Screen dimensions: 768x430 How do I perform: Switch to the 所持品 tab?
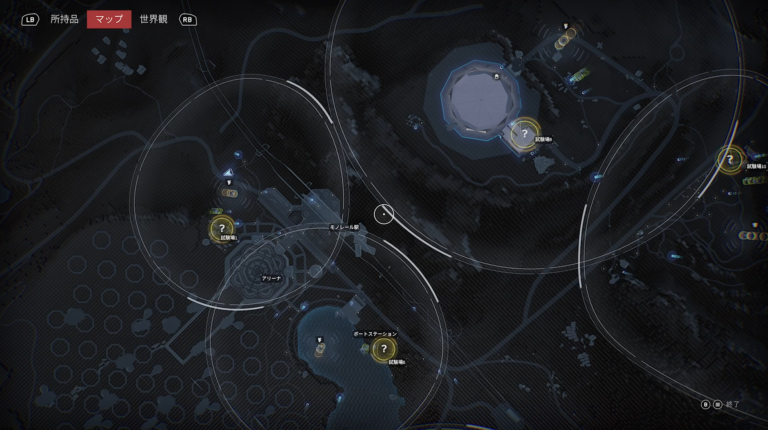(x=64, y=19)
